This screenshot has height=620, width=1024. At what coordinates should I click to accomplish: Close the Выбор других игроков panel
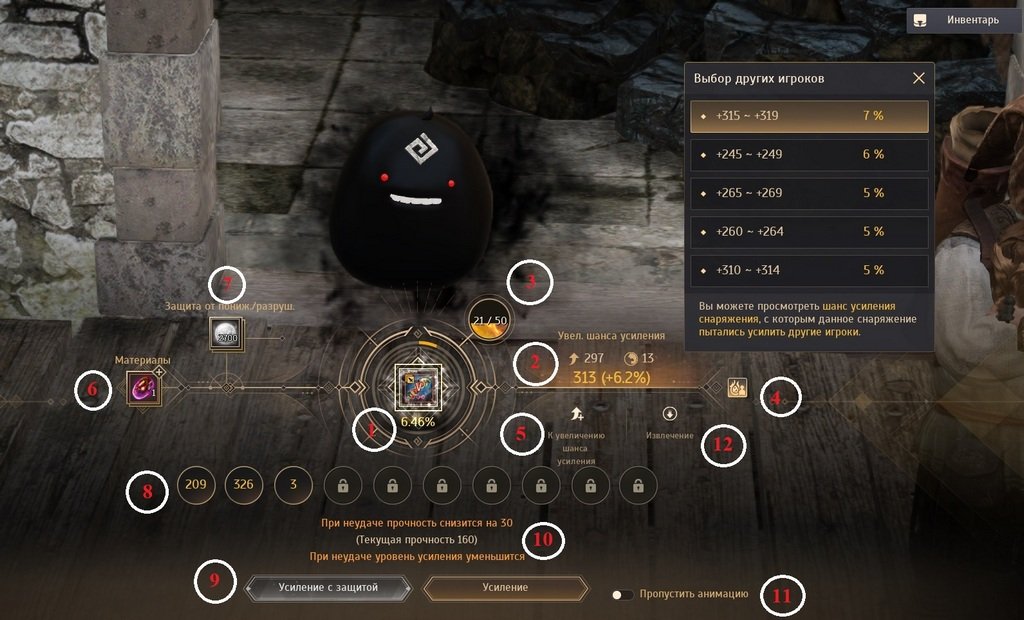919,78
